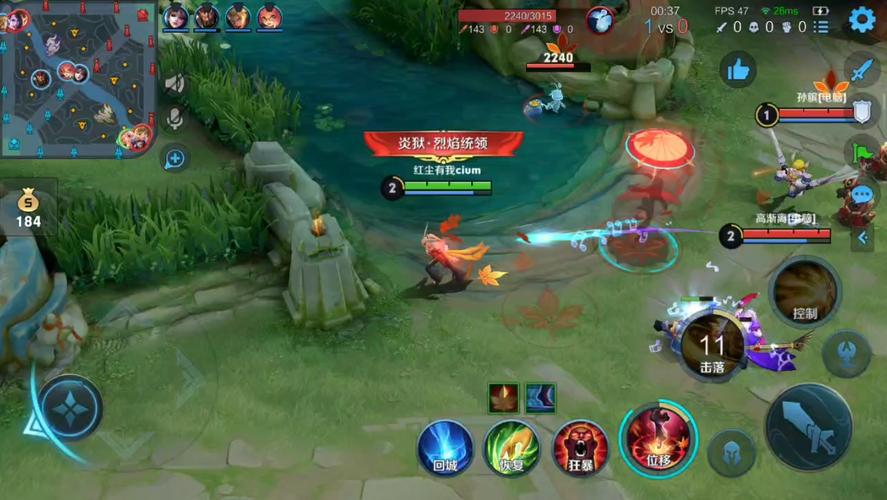Use the 恢复 restore skill

click(x=511, y=446)
